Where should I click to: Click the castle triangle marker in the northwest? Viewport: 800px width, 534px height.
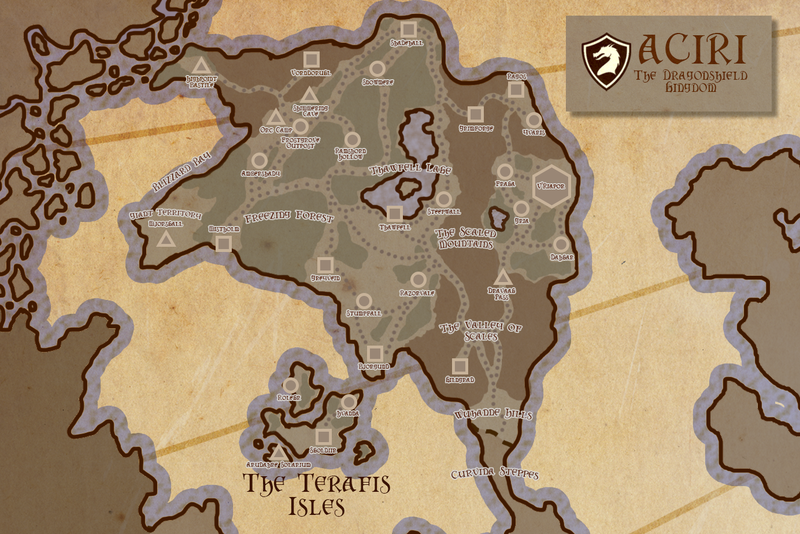tap(199, 66)
